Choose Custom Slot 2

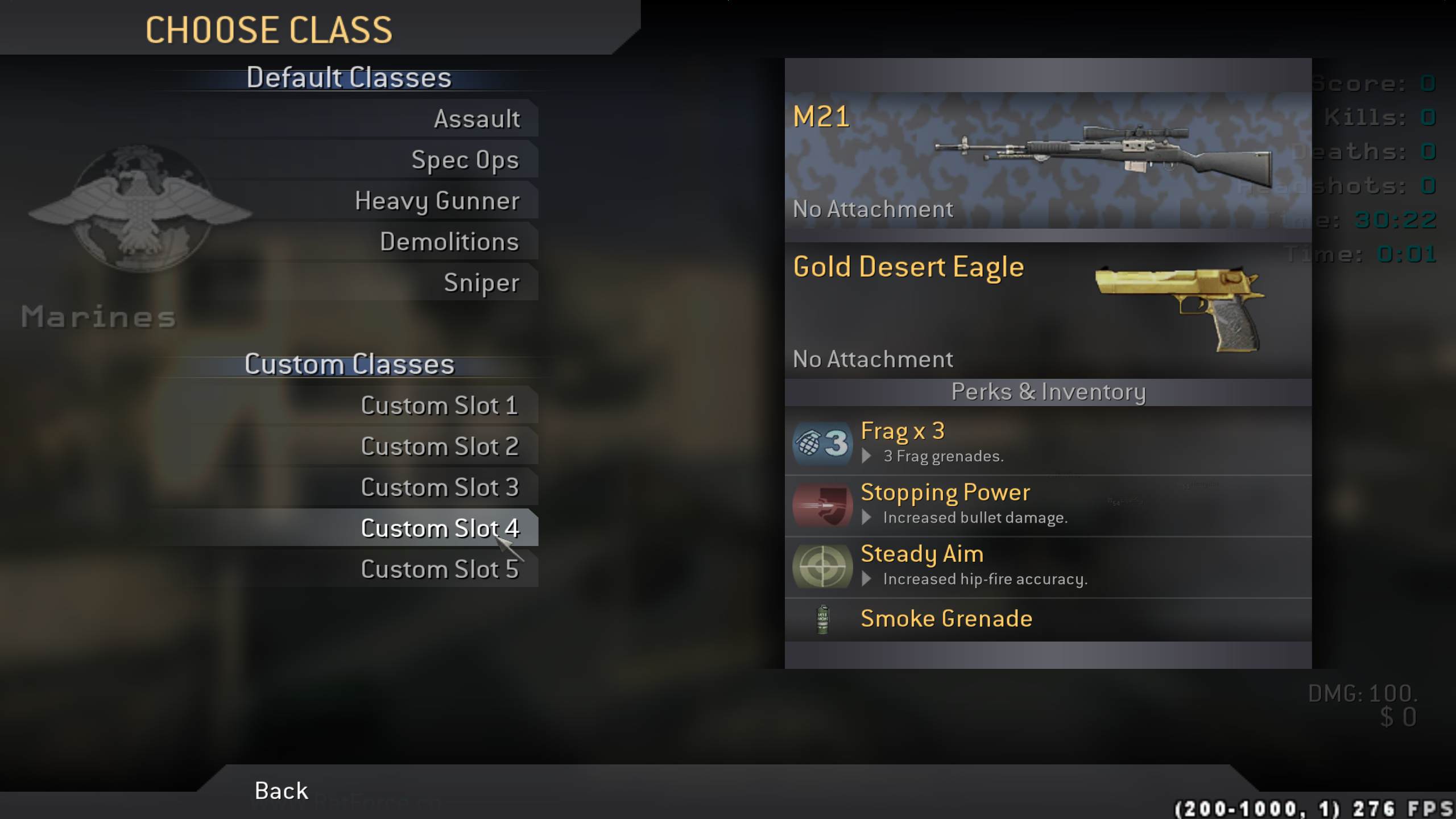[x=440, y=446]
